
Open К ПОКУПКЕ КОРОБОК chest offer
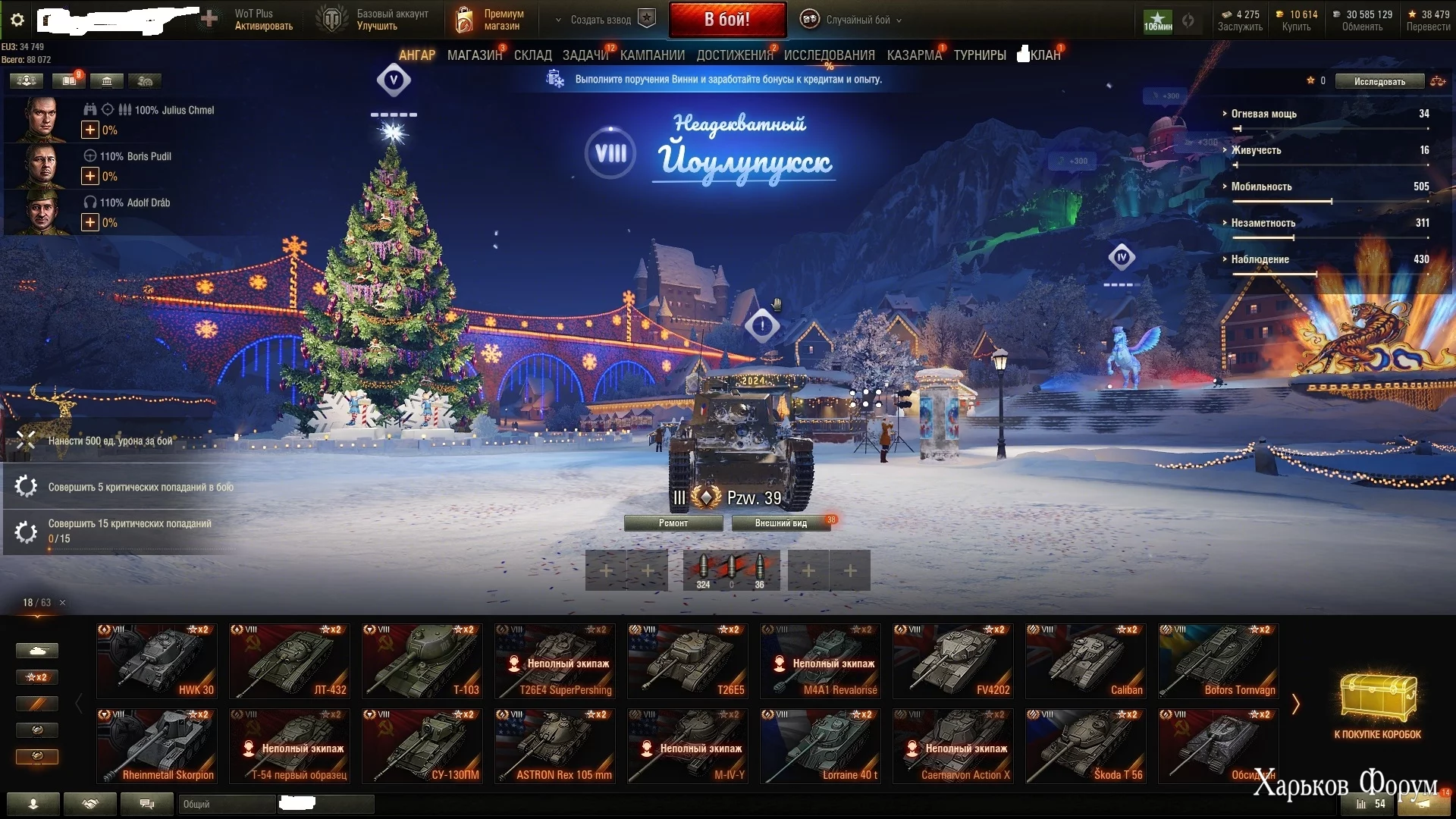1377,705
